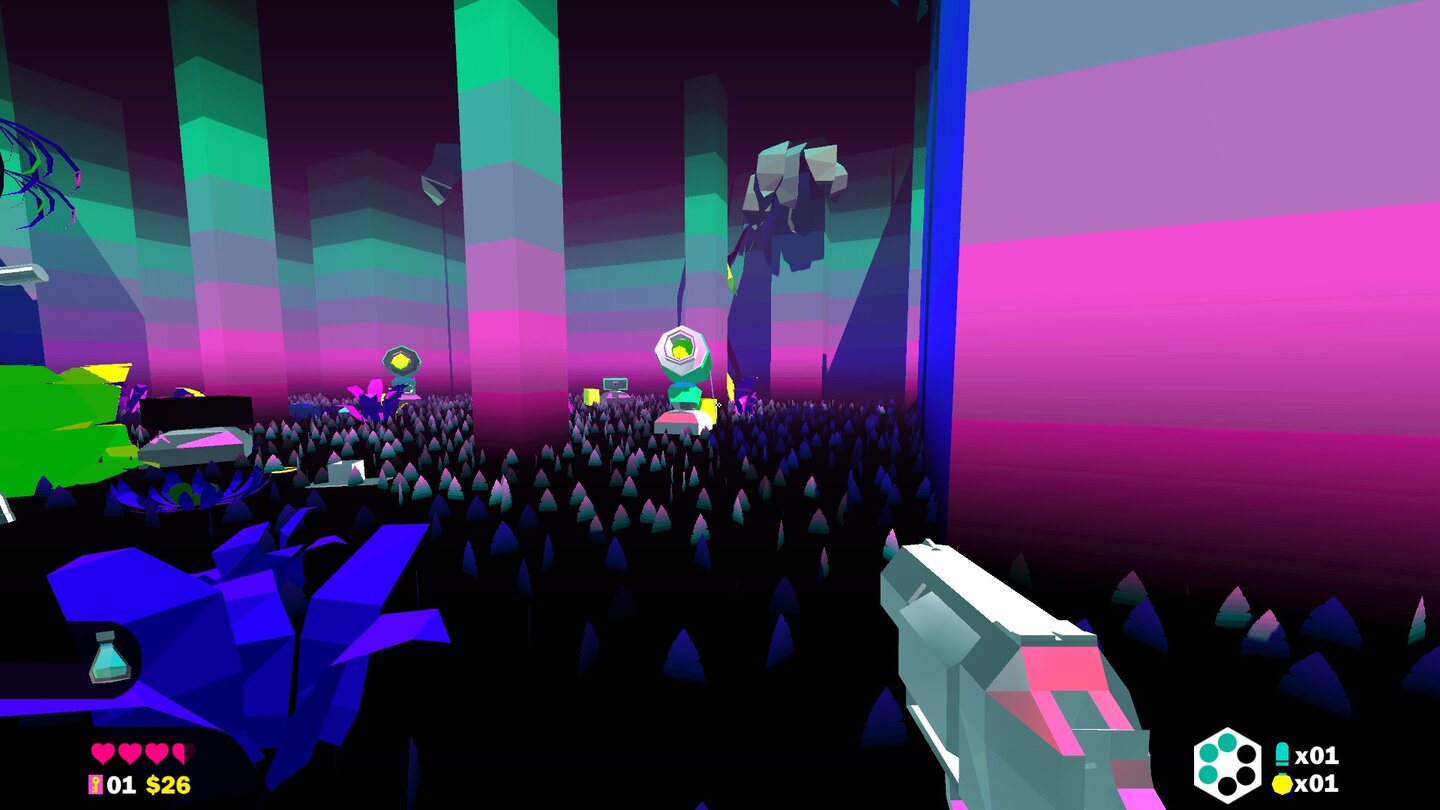
Task: Toggle an empty black chamber slot
Action: pos(1248,753)
